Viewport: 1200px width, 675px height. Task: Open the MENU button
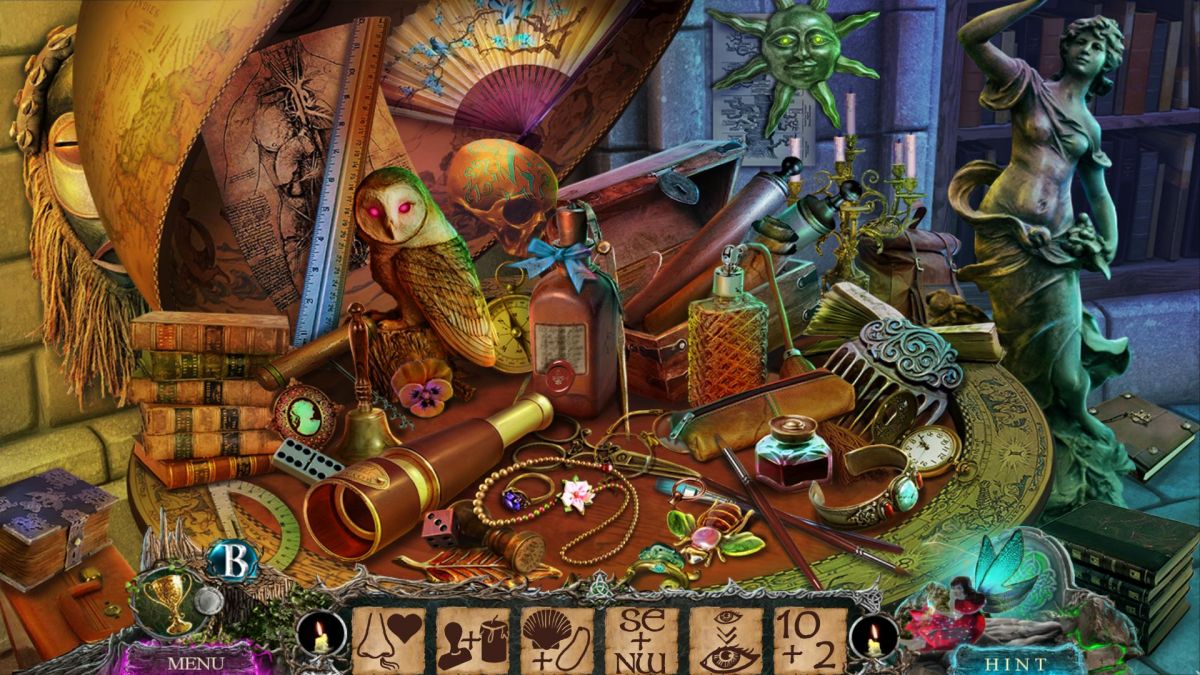pos(195,661)
